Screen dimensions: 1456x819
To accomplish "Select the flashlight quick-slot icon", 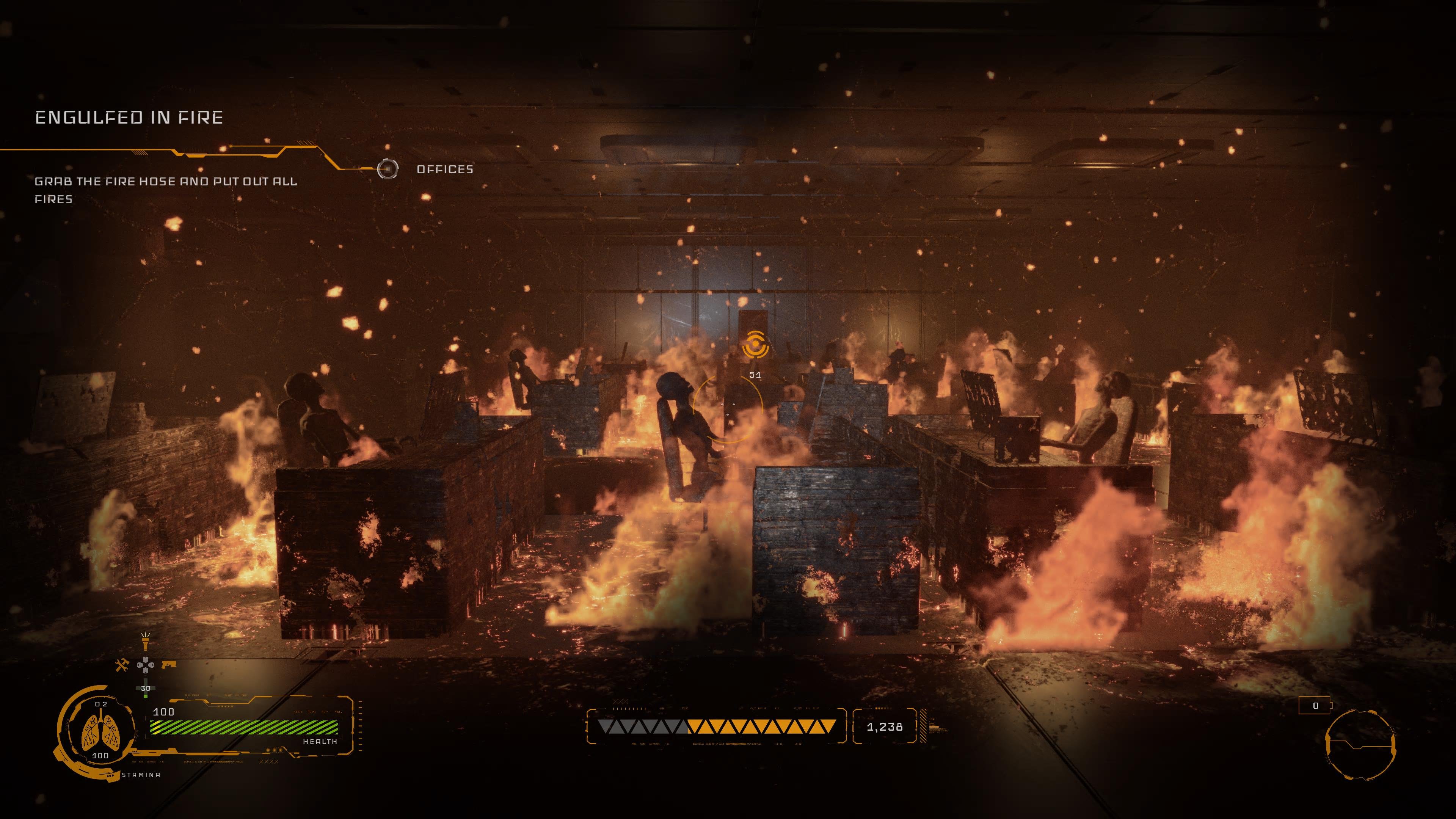I will point(145,642).
